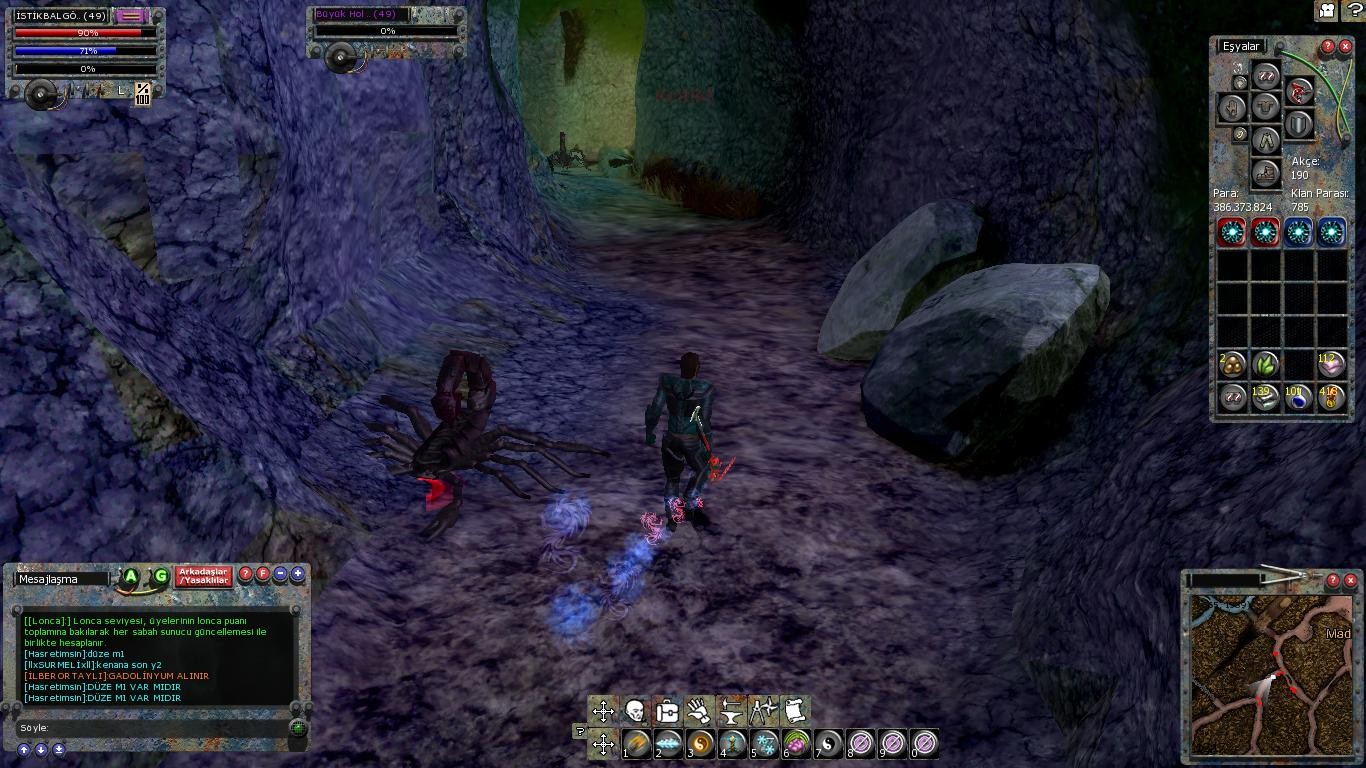Use the ice spike skill in slot 2
The image size is (1366, 768).
(669, 744)
